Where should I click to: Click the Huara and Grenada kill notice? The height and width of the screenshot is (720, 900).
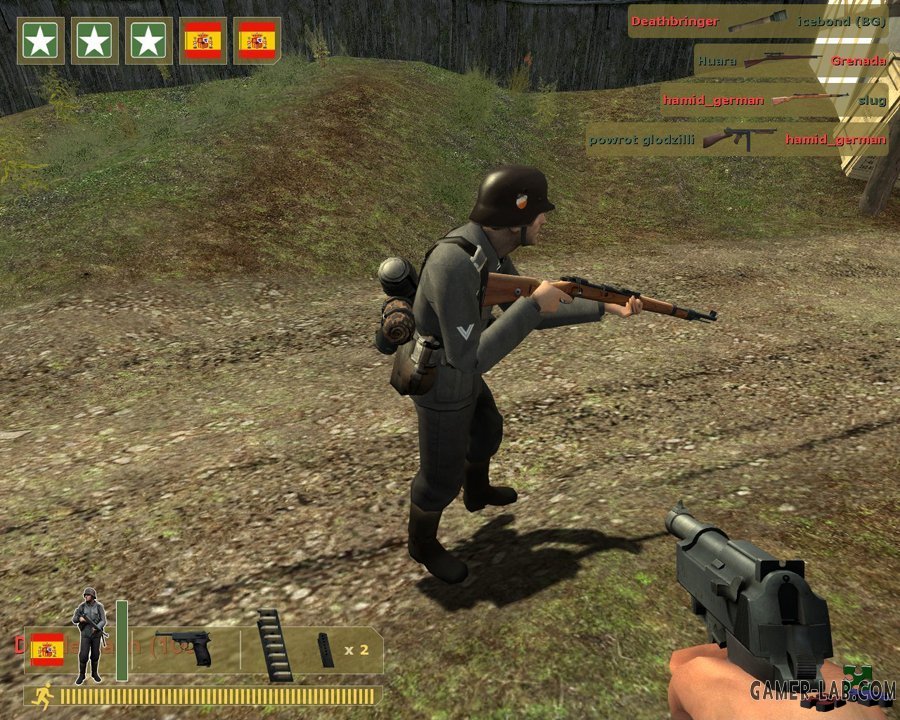(790, 60)
